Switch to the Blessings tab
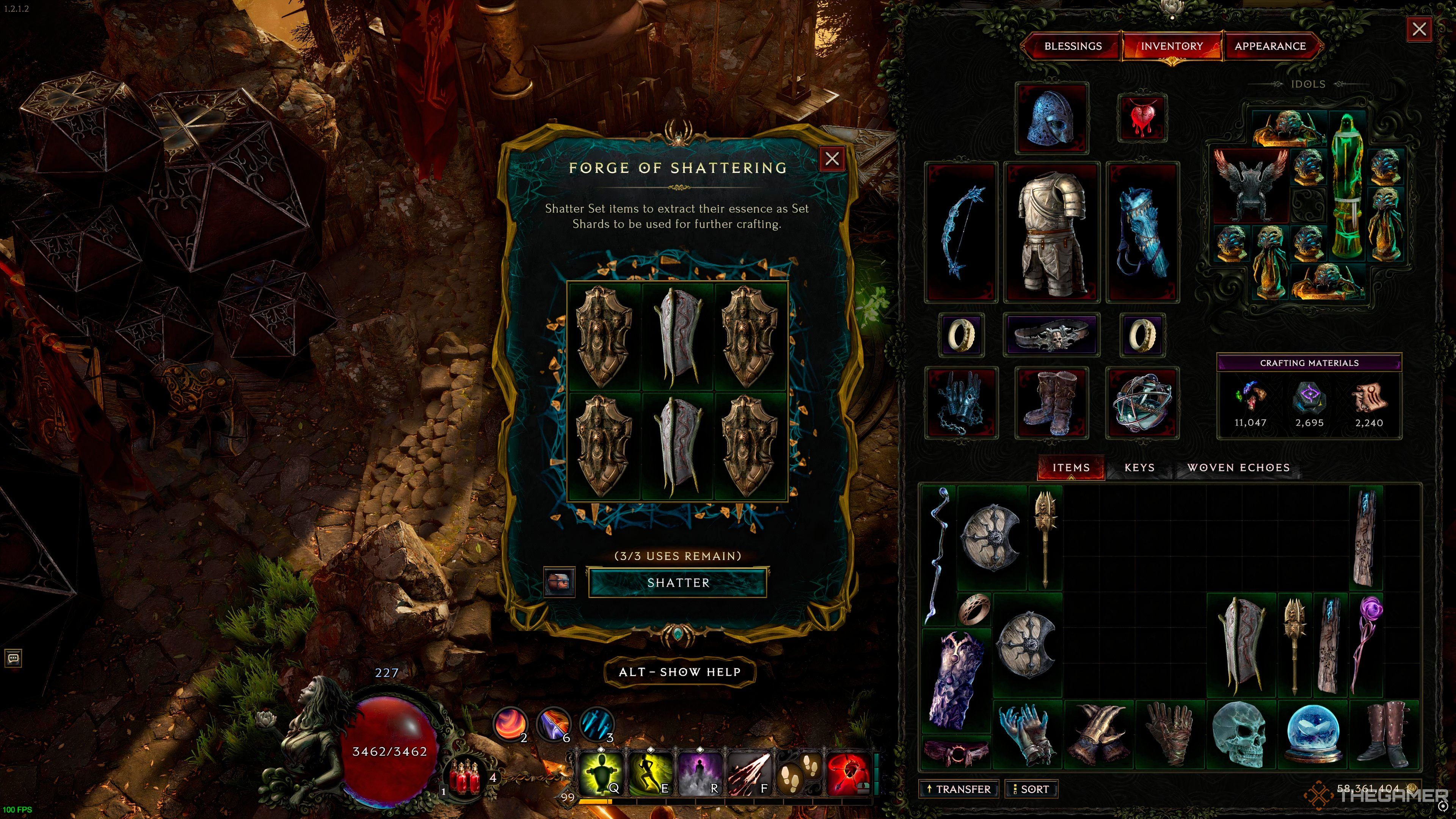This screenshot has height=819, width=1456. pyautogui.click(x=1072, y=46)
